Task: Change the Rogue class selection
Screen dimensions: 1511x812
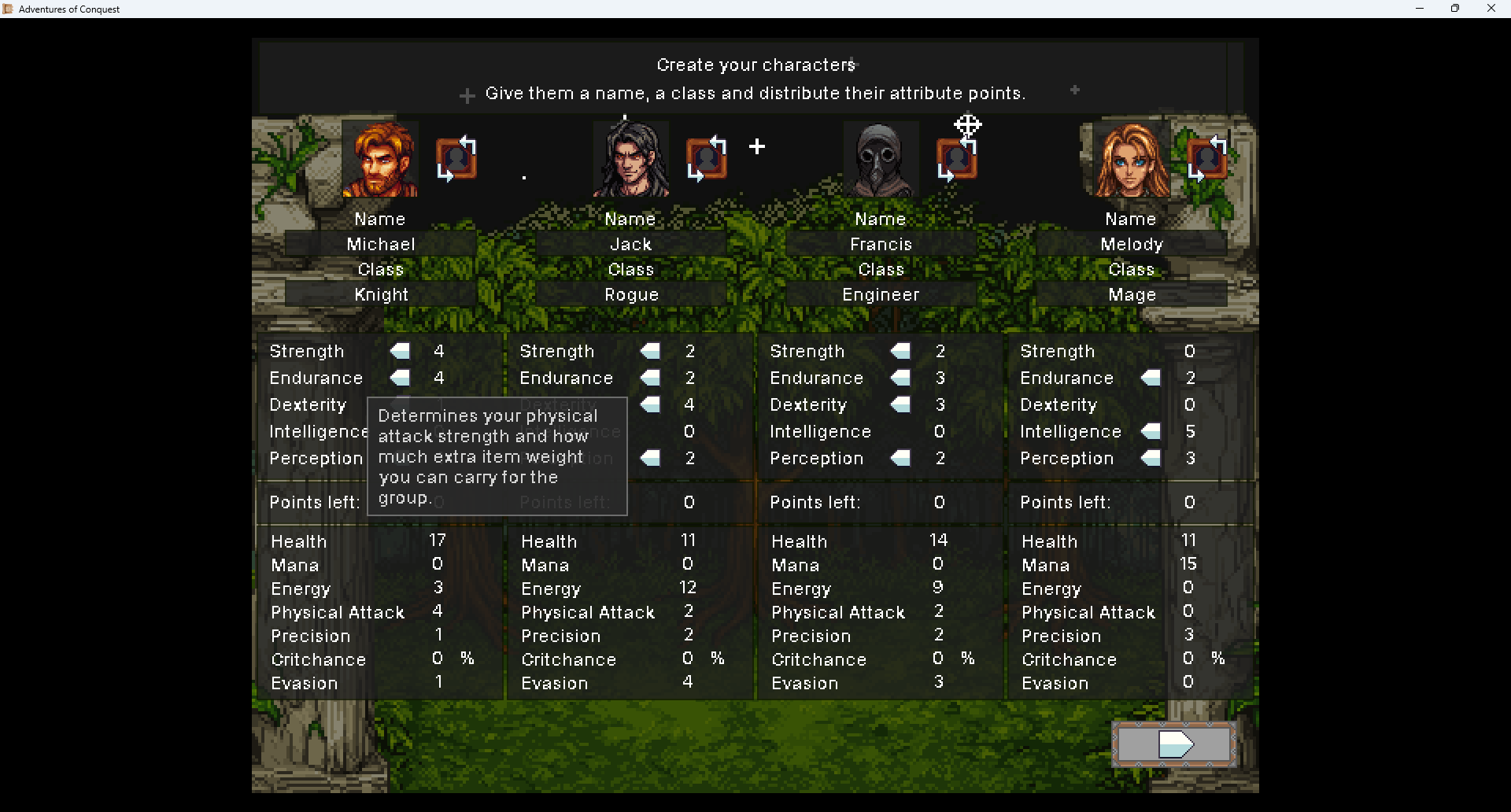Action: [x=631, y=295]
